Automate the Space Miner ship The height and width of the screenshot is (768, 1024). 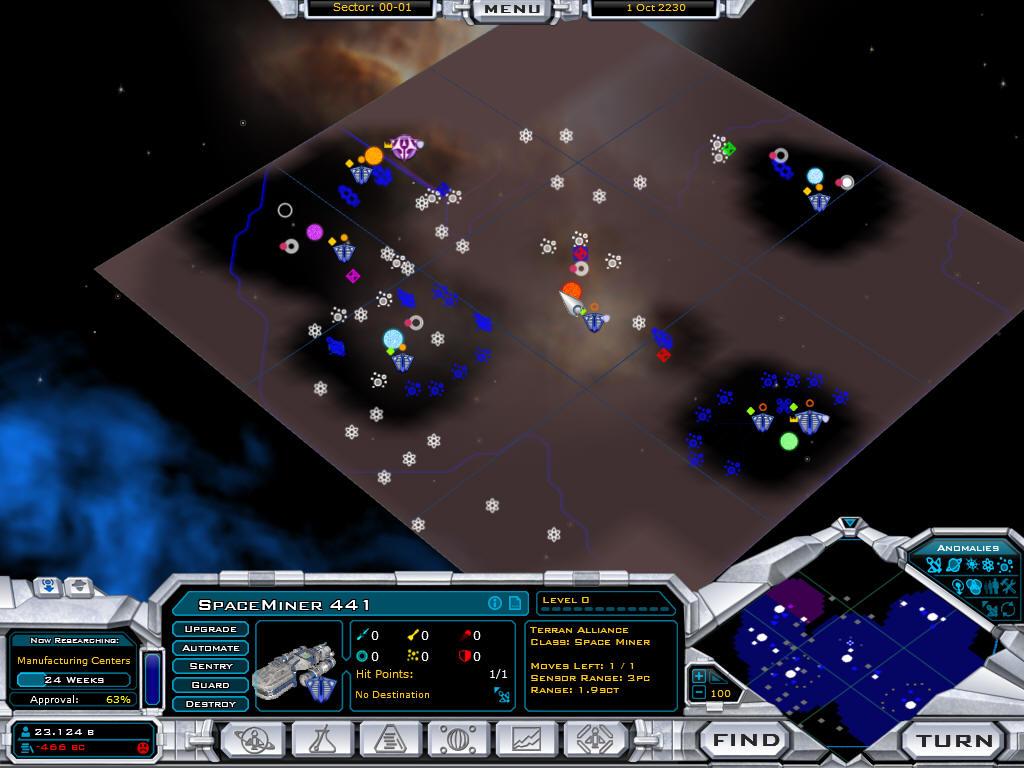coord(210,648)
